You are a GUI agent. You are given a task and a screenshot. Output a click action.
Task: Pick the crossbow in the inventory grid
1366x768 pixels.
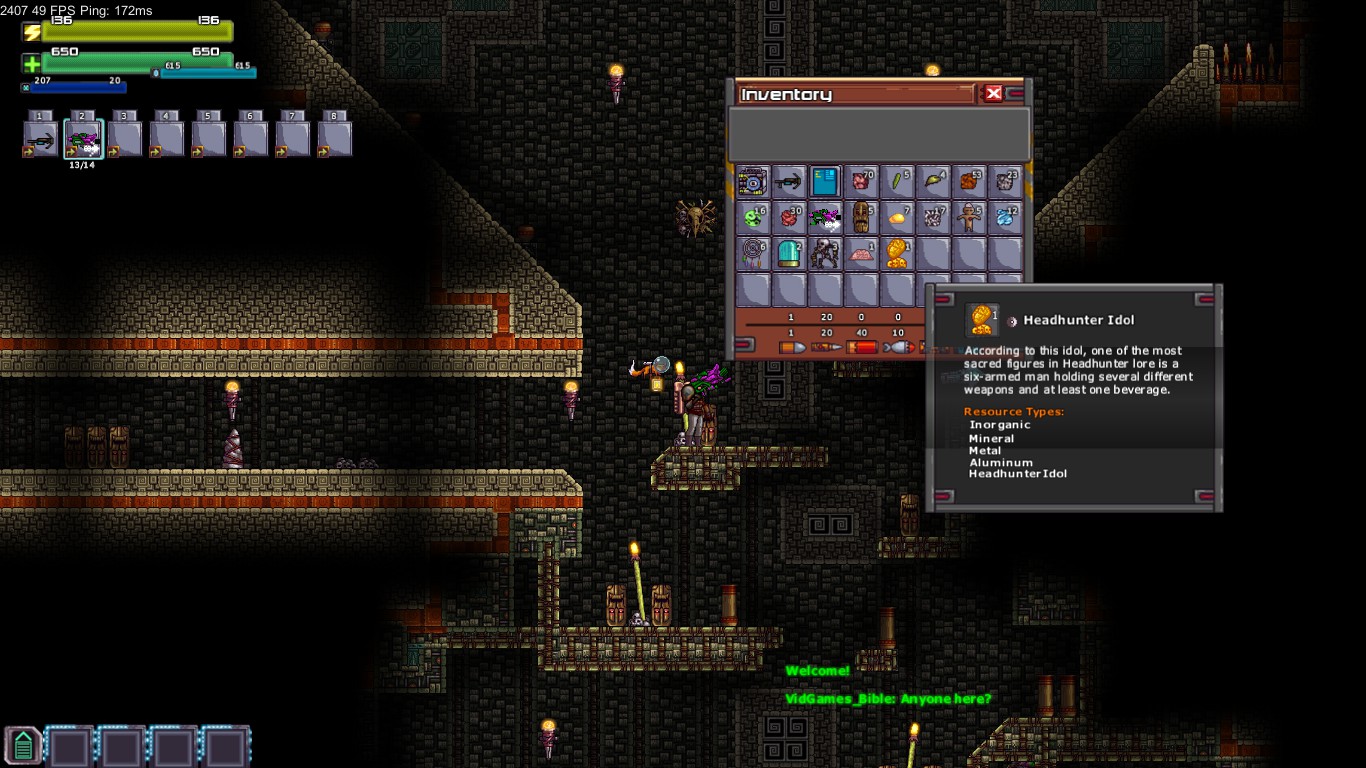[789, 182]
